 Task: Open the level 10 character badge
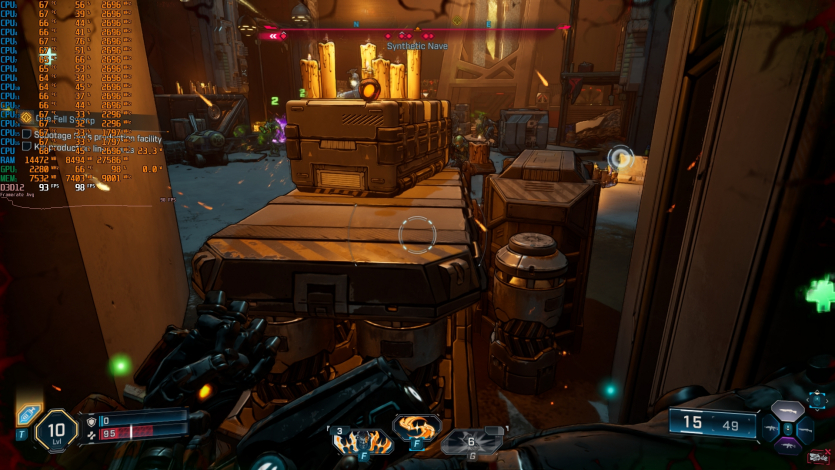56,431
